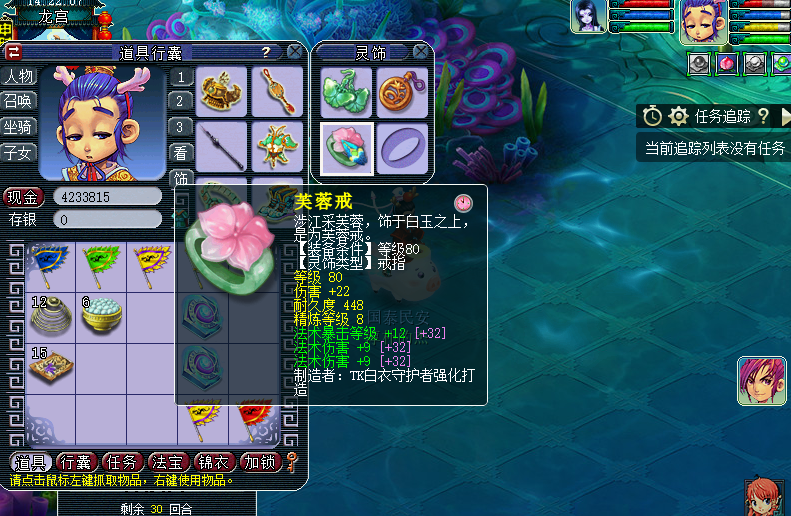Open the quest tracker gear settings
Screen dimensions: 791x516
coord(678,116)
